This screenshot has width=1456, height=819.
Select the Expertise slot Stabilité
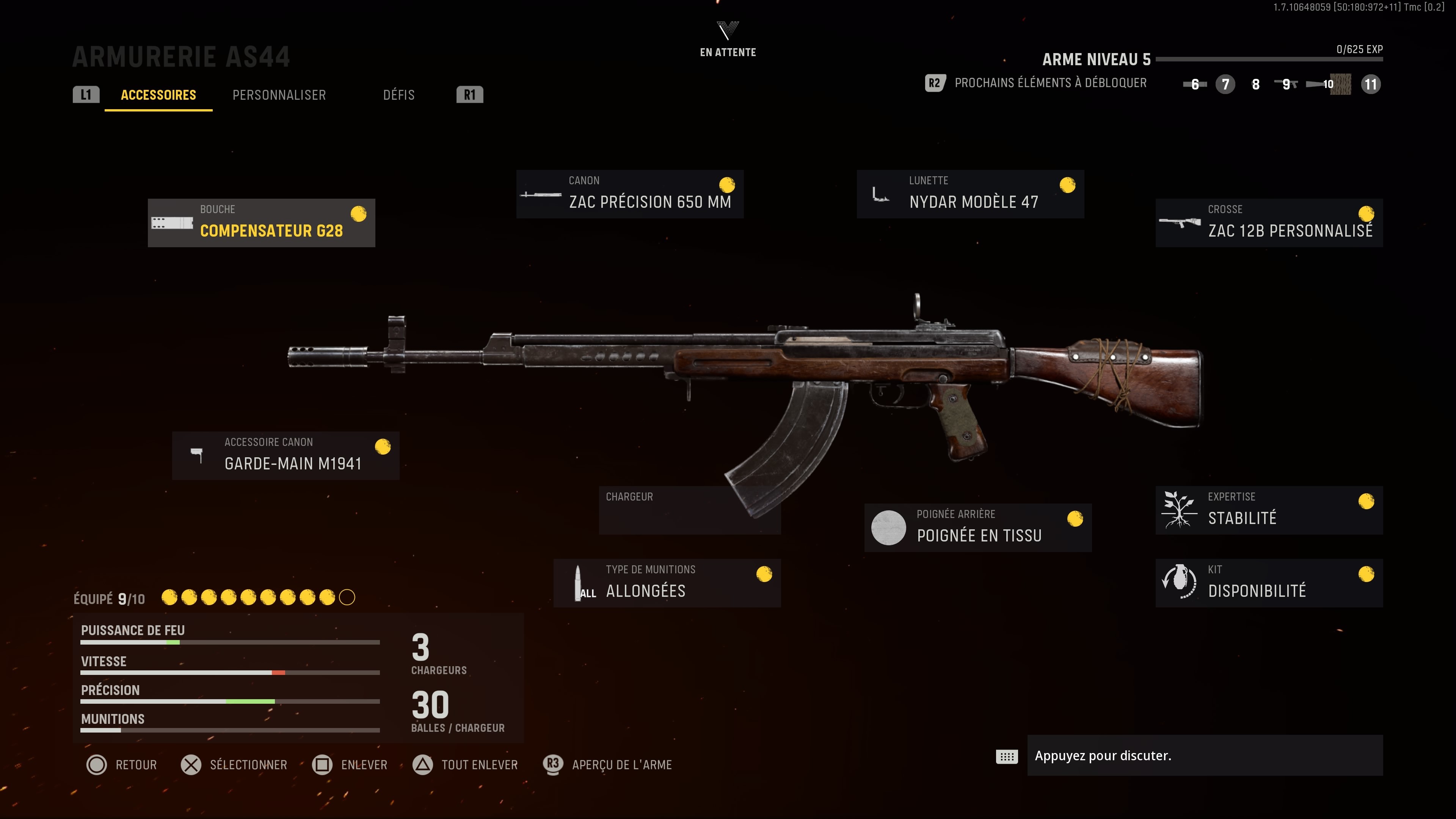pos(1269,510)
